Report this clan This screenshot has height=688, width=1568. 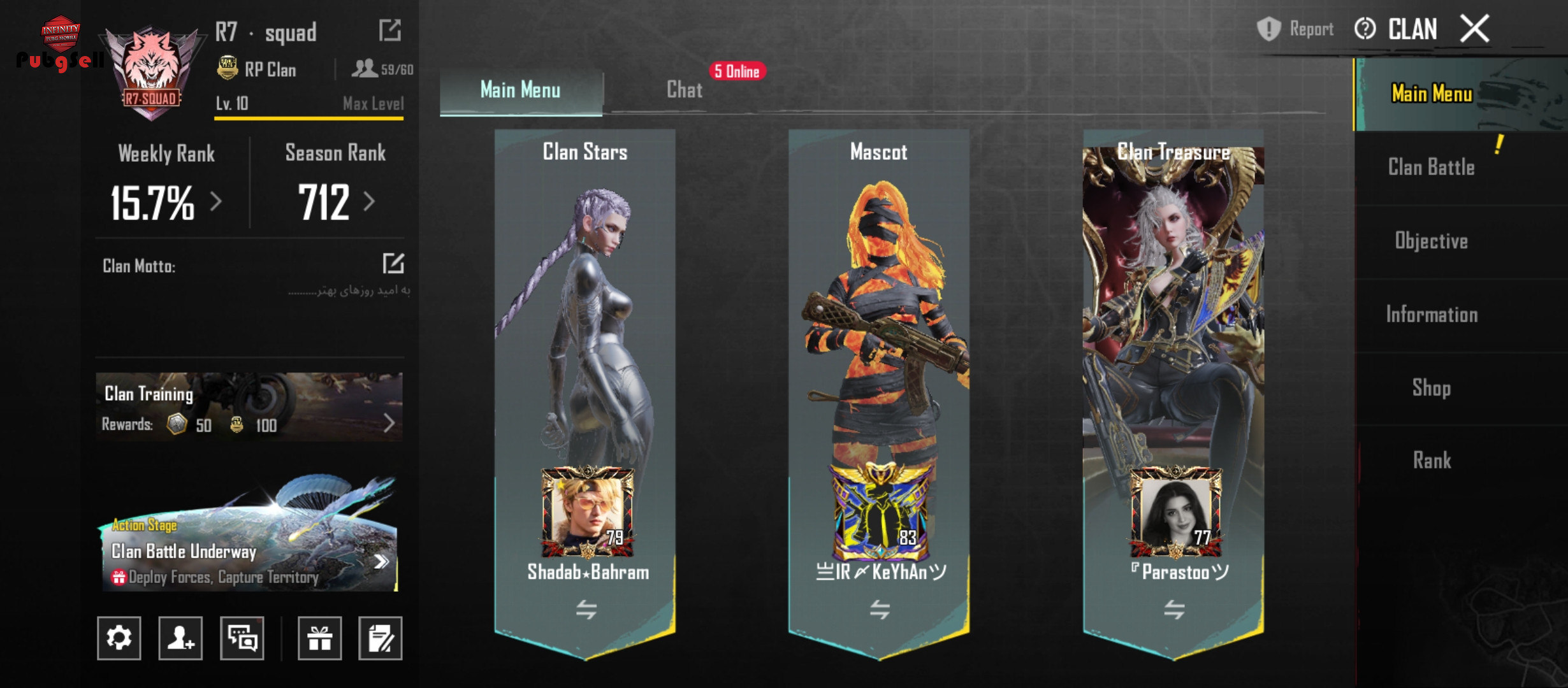click(1295, 29)
